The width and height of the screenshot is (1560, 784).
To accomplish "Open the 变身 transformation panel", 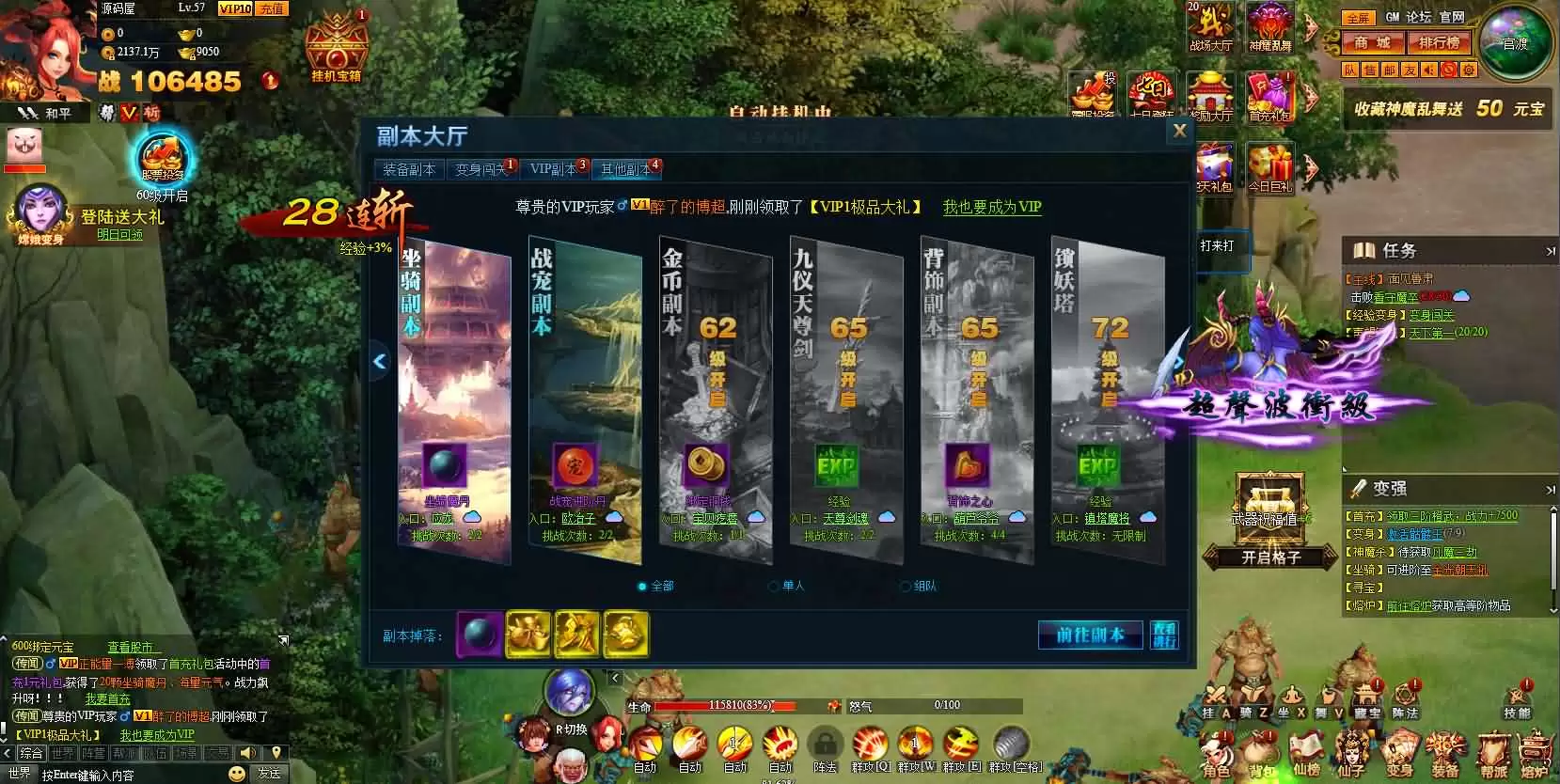I will click(1400, 755).
